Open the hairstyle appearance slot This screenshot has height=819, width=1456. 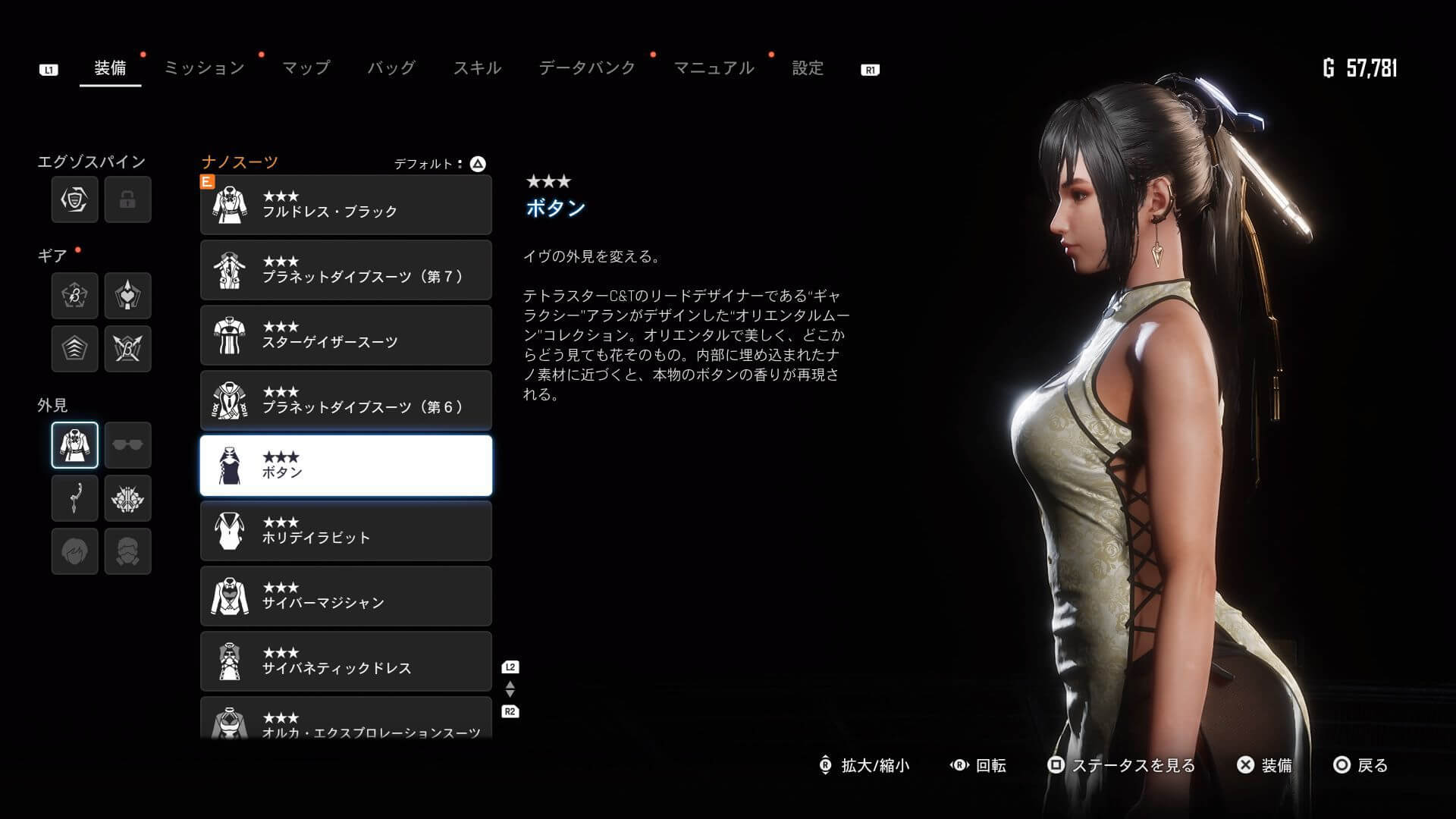coord(74,551)
